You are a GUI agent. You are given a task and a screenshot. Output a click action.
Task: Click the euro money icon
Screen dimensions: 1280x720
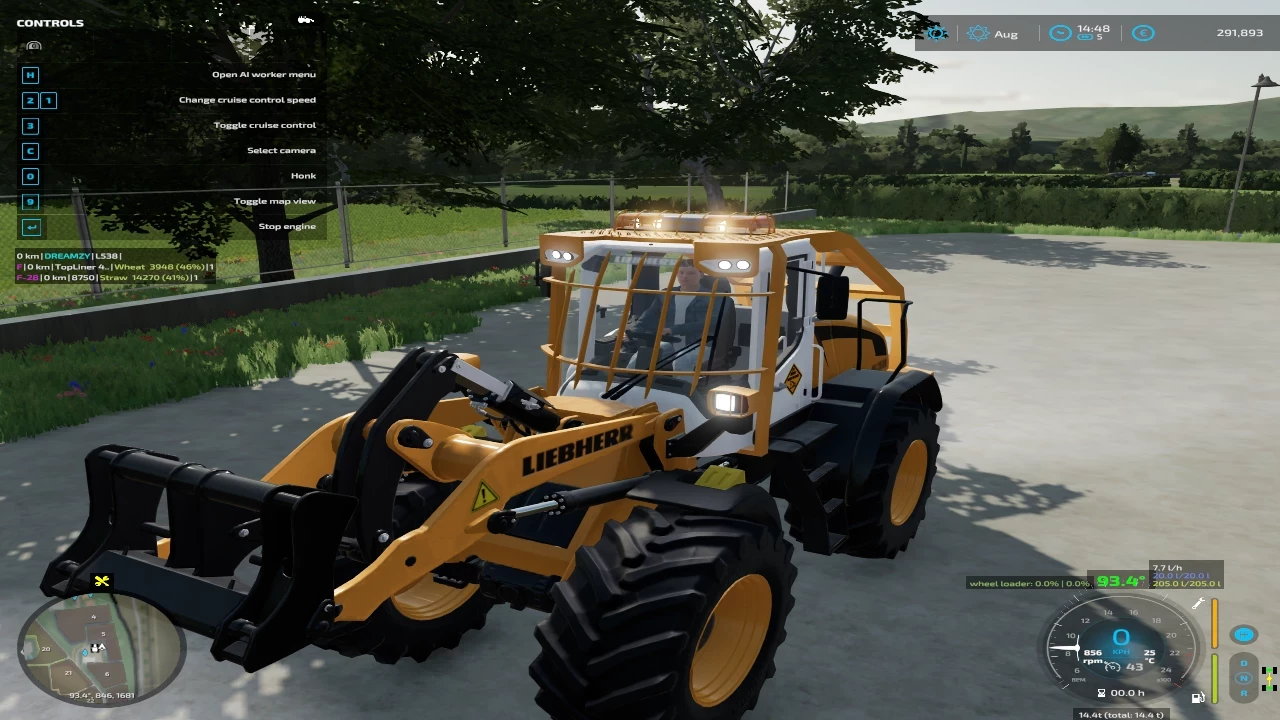click(1143, 33)
